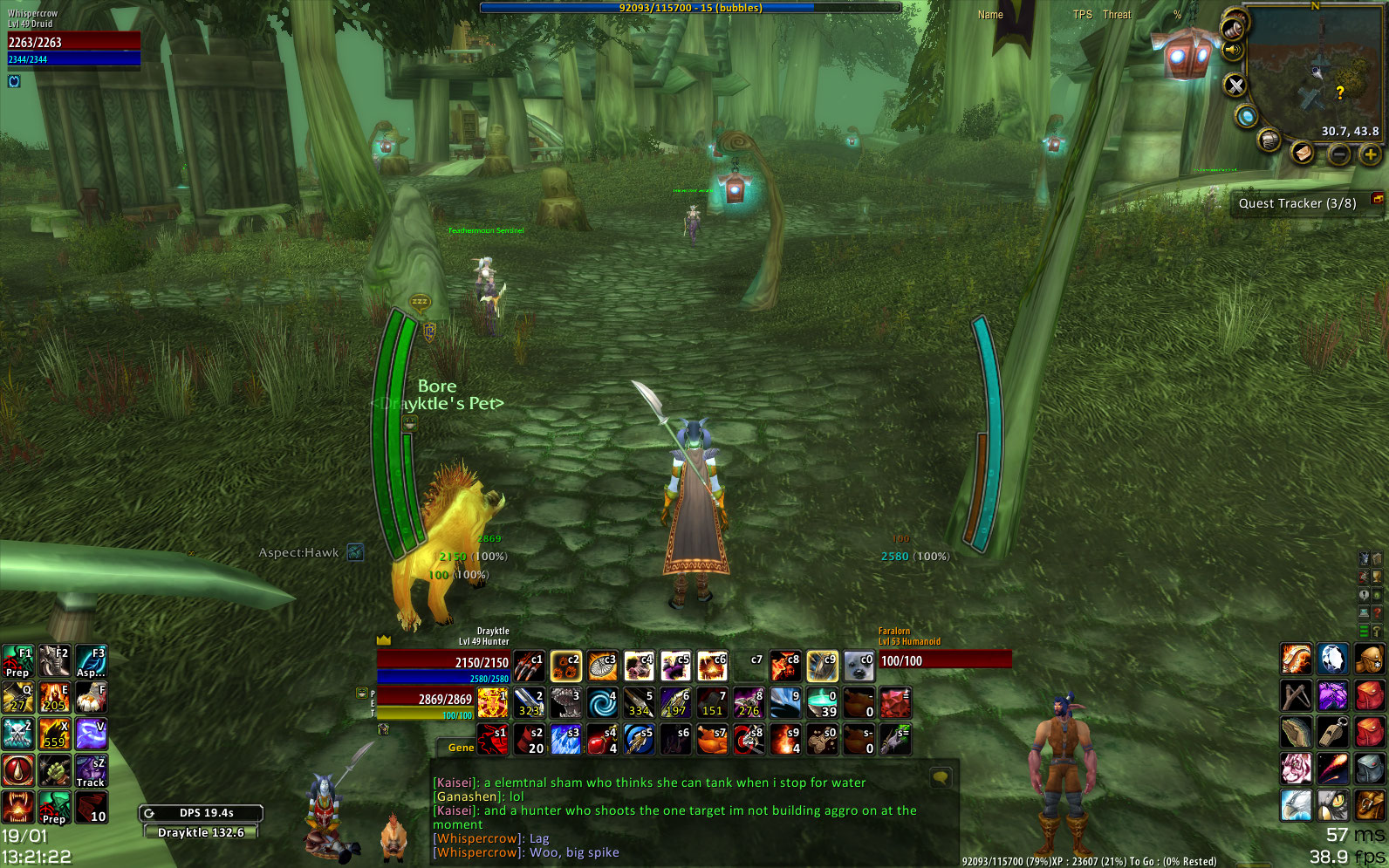Click the F1 Prep ability icon
The height and width of the screenshot is (868, 1389).
[17, 661]
